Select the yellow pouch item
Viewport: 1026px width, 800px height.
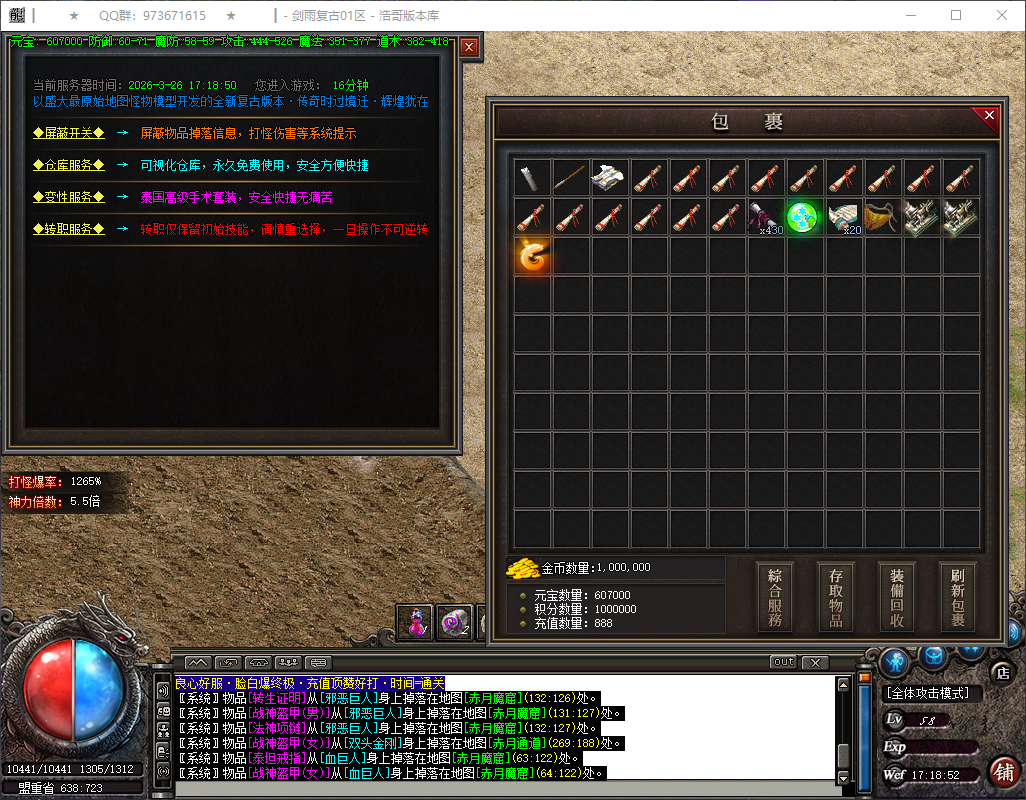882,217
